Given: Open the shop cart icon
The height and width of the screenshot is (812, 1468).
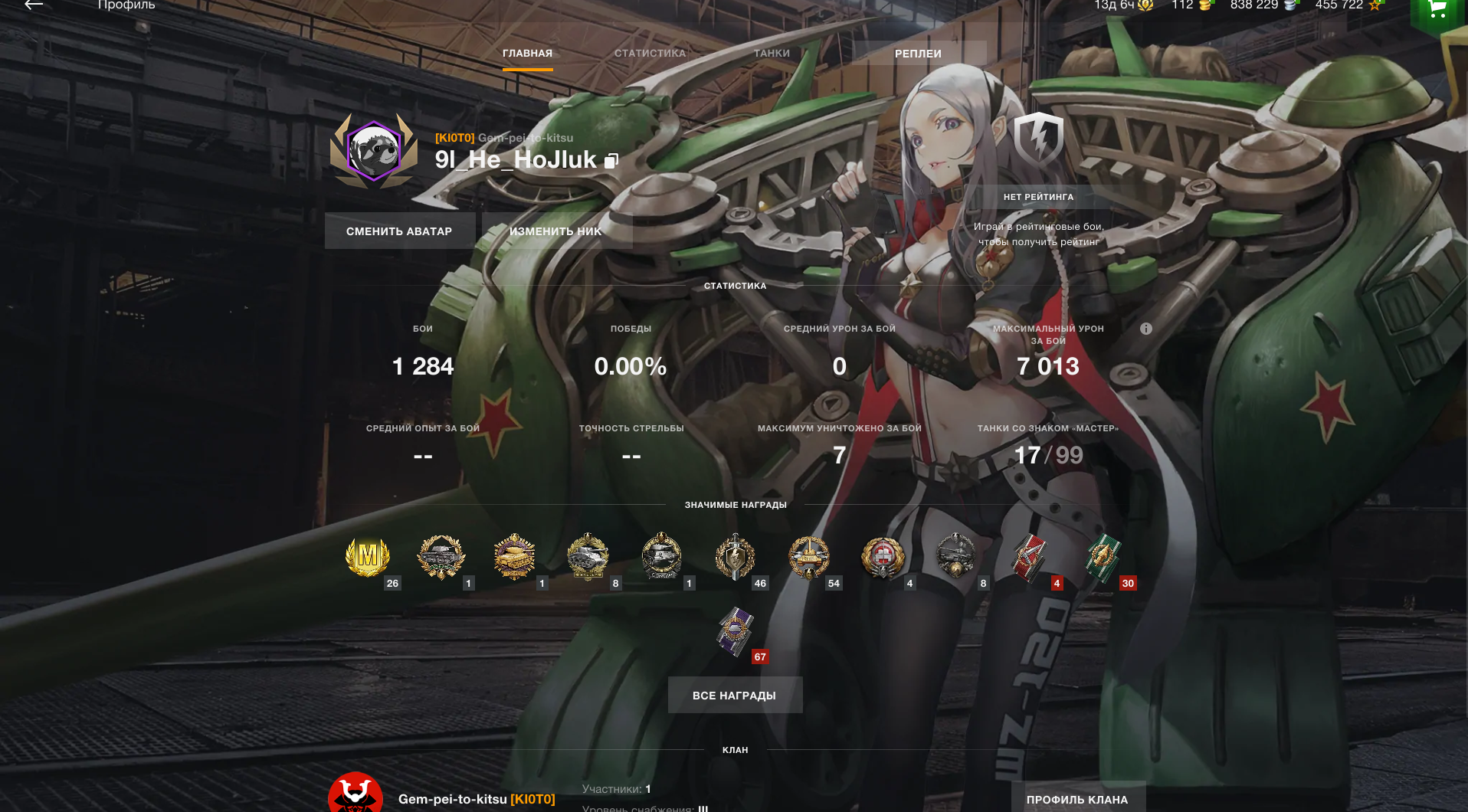Looking at the screenshot, I should click(1437, 9).
